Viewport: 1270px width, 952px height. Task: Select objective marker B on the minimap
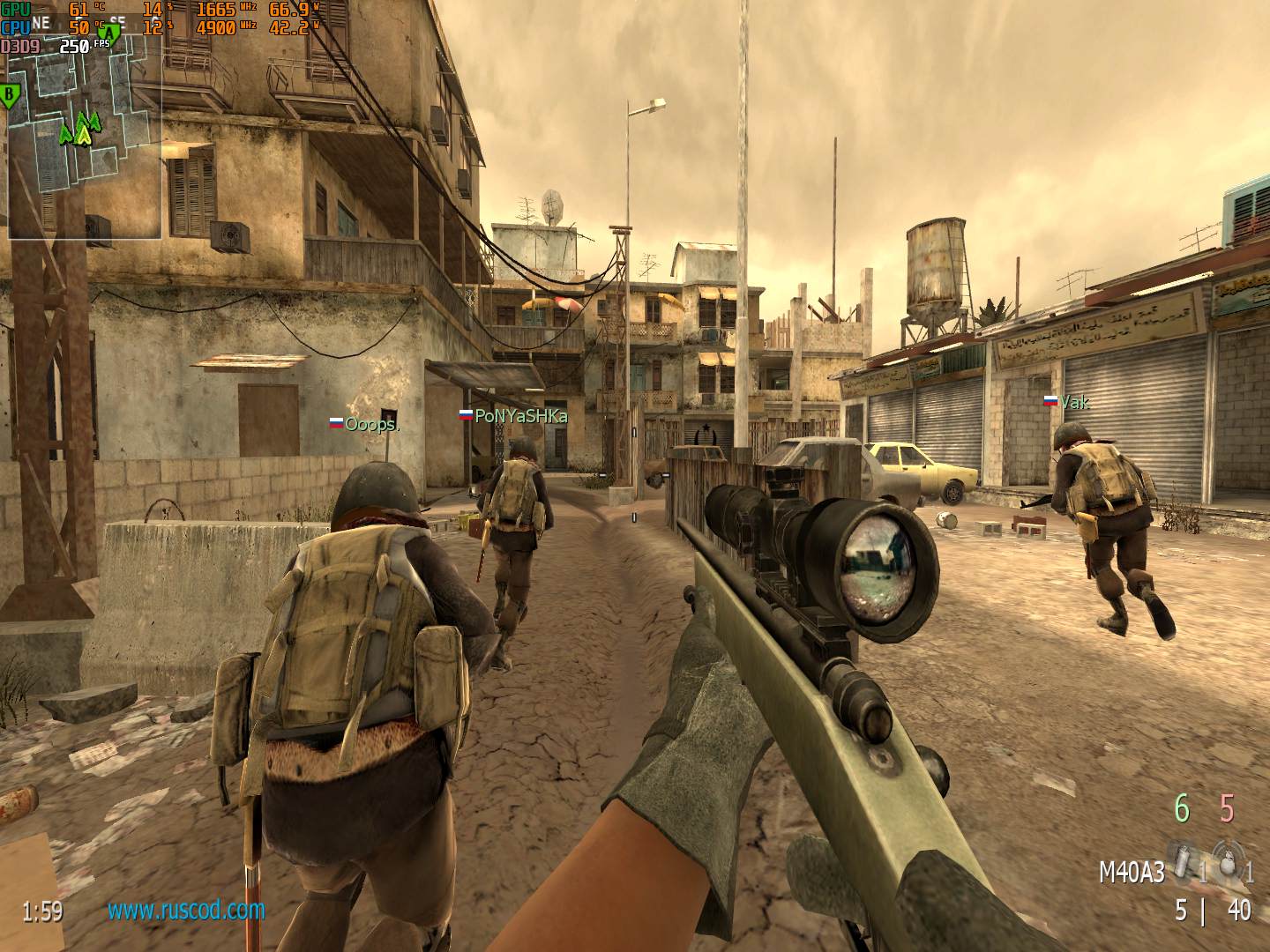[10, 95]
